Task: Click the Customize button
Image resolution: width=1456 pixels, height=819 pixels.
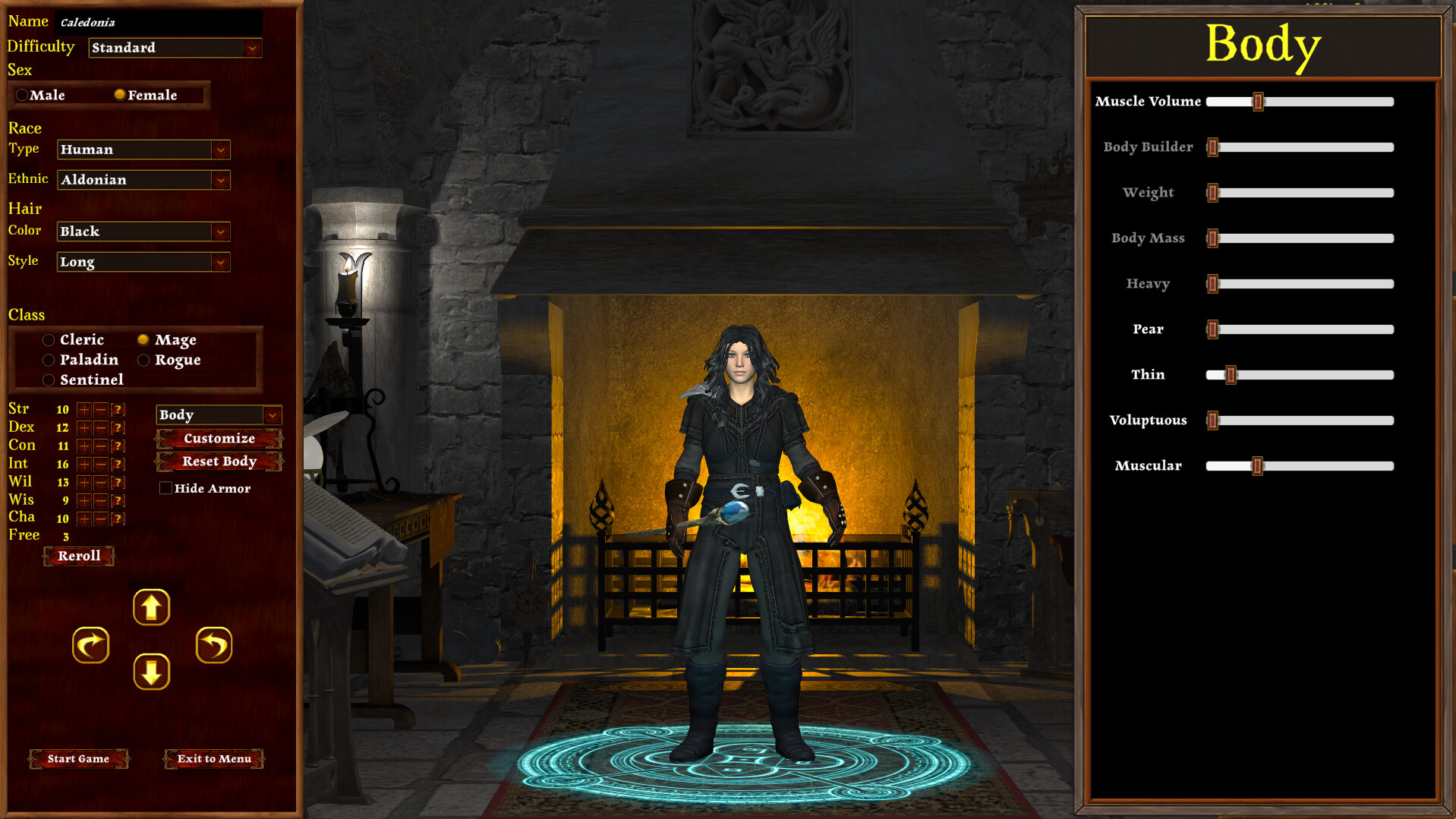Action: pyautogui.click(x=219, y=438)
